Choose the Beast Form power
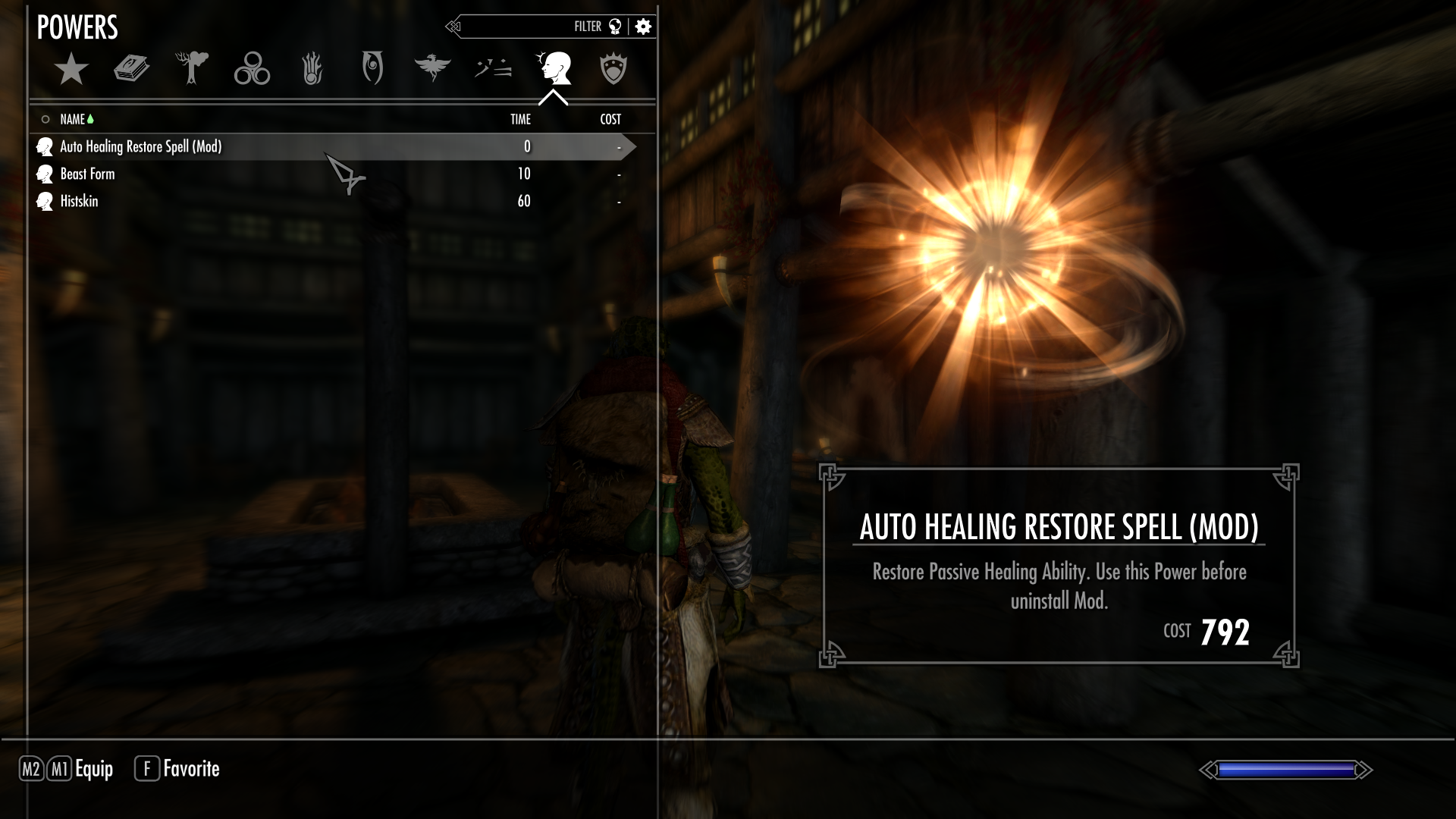Viewport: 1456px width, 819px height. pos(88,174)
